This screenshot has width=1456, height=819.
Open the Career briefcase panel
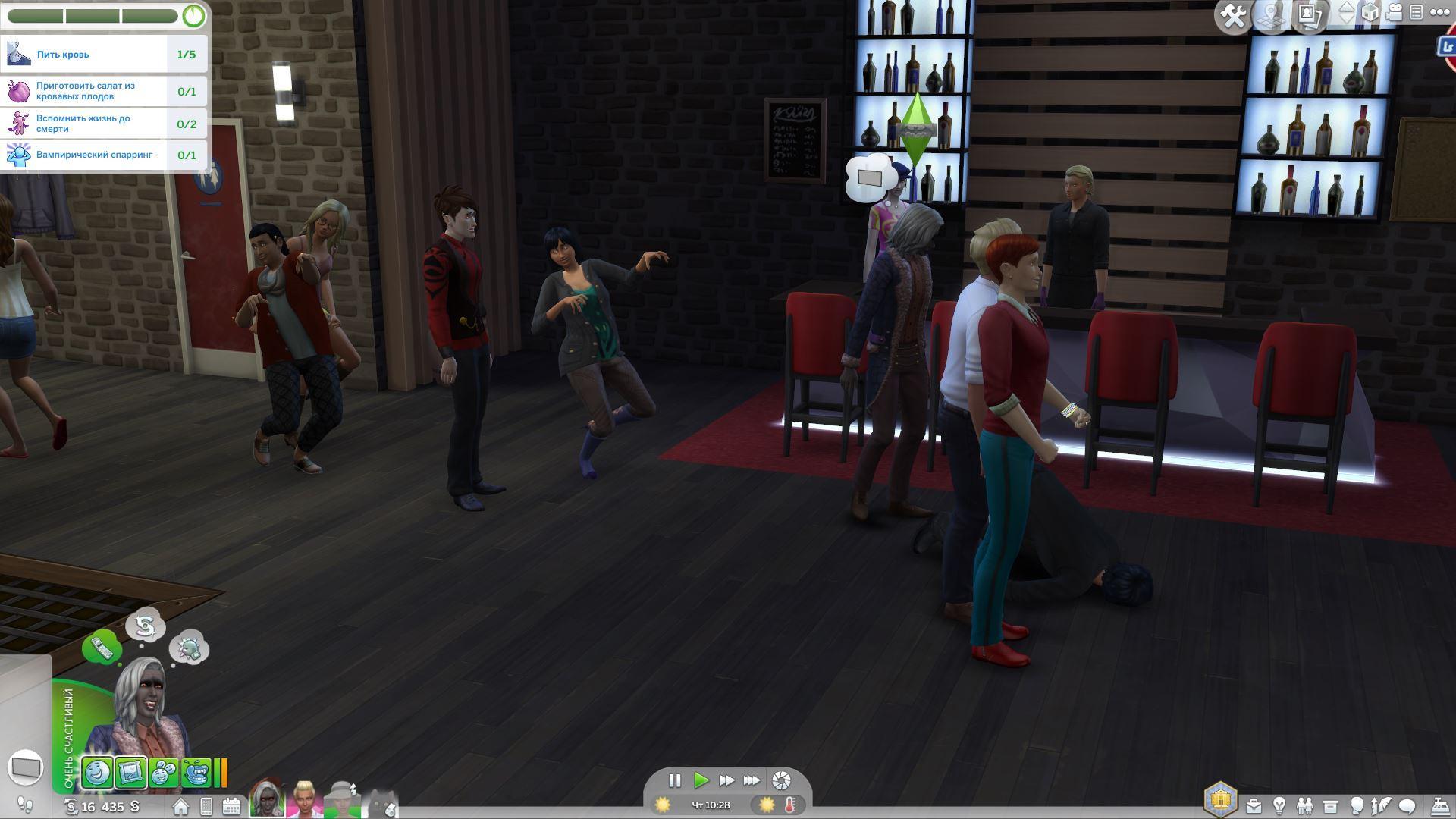1254,806
